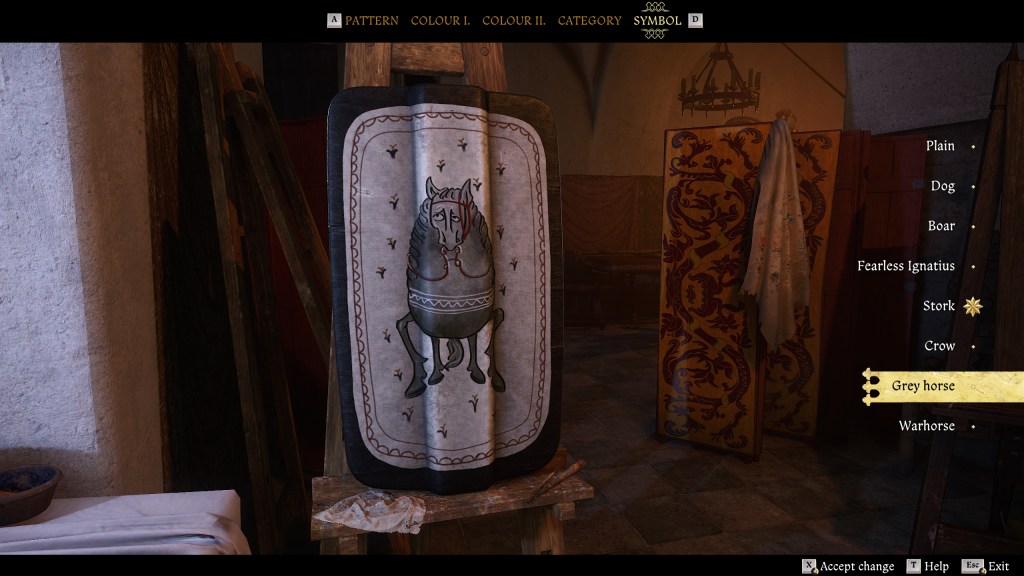Image resolution: width=1024 pixels, height=576 pixels.
Task: Pick the Crow symbol
Action: [939, 346]
